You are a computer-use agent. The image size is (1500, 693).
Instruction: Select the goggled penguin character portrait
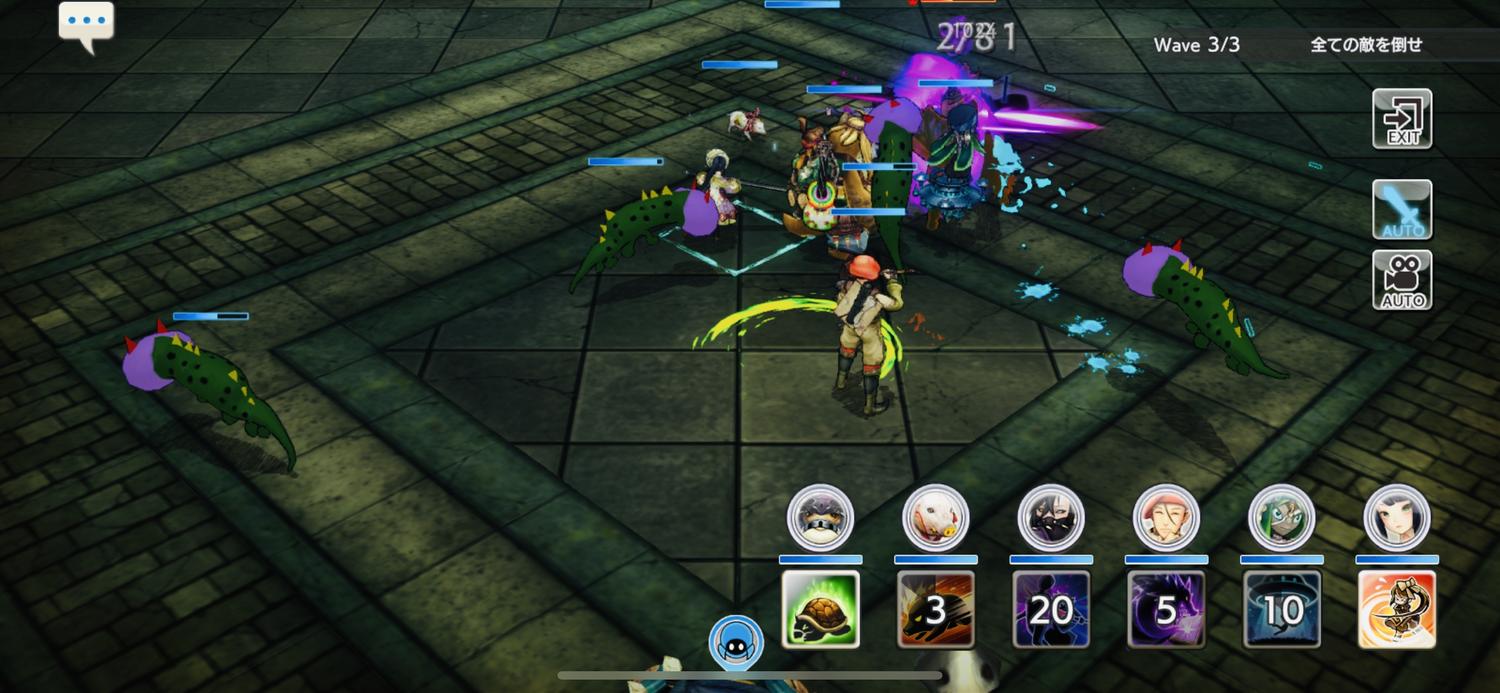[x=820, y=518]
